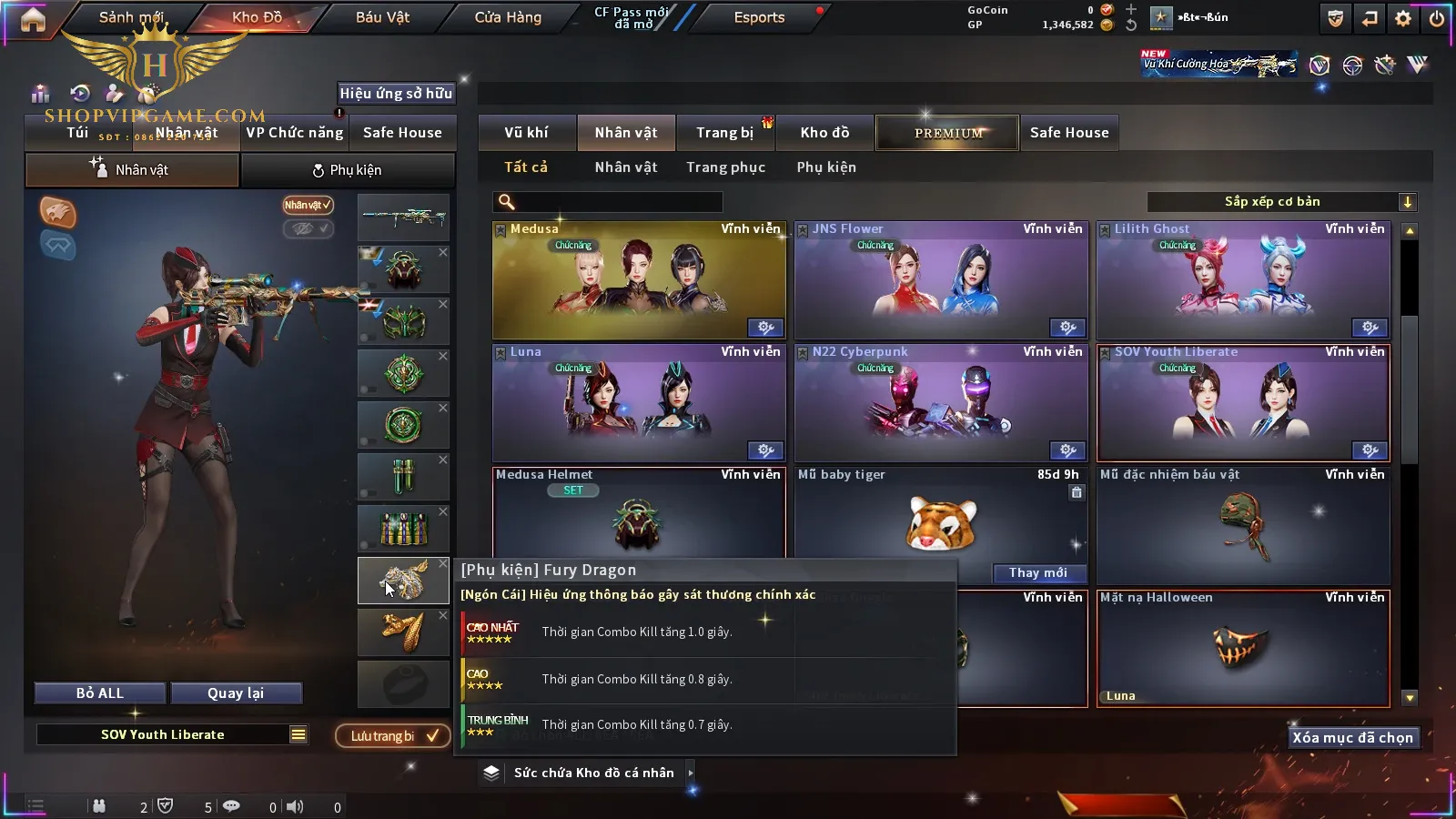Open the Báu Vật menu
The height and width of the screenshot is (819, 1456).
tap(382, 17)
